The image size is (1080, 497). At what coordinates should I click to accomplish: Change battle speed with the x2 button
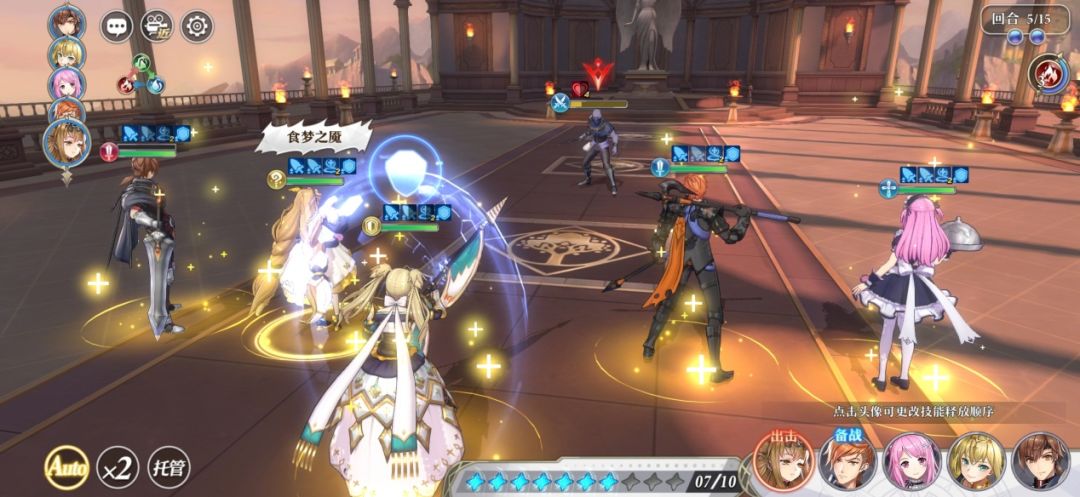[117, 466]
